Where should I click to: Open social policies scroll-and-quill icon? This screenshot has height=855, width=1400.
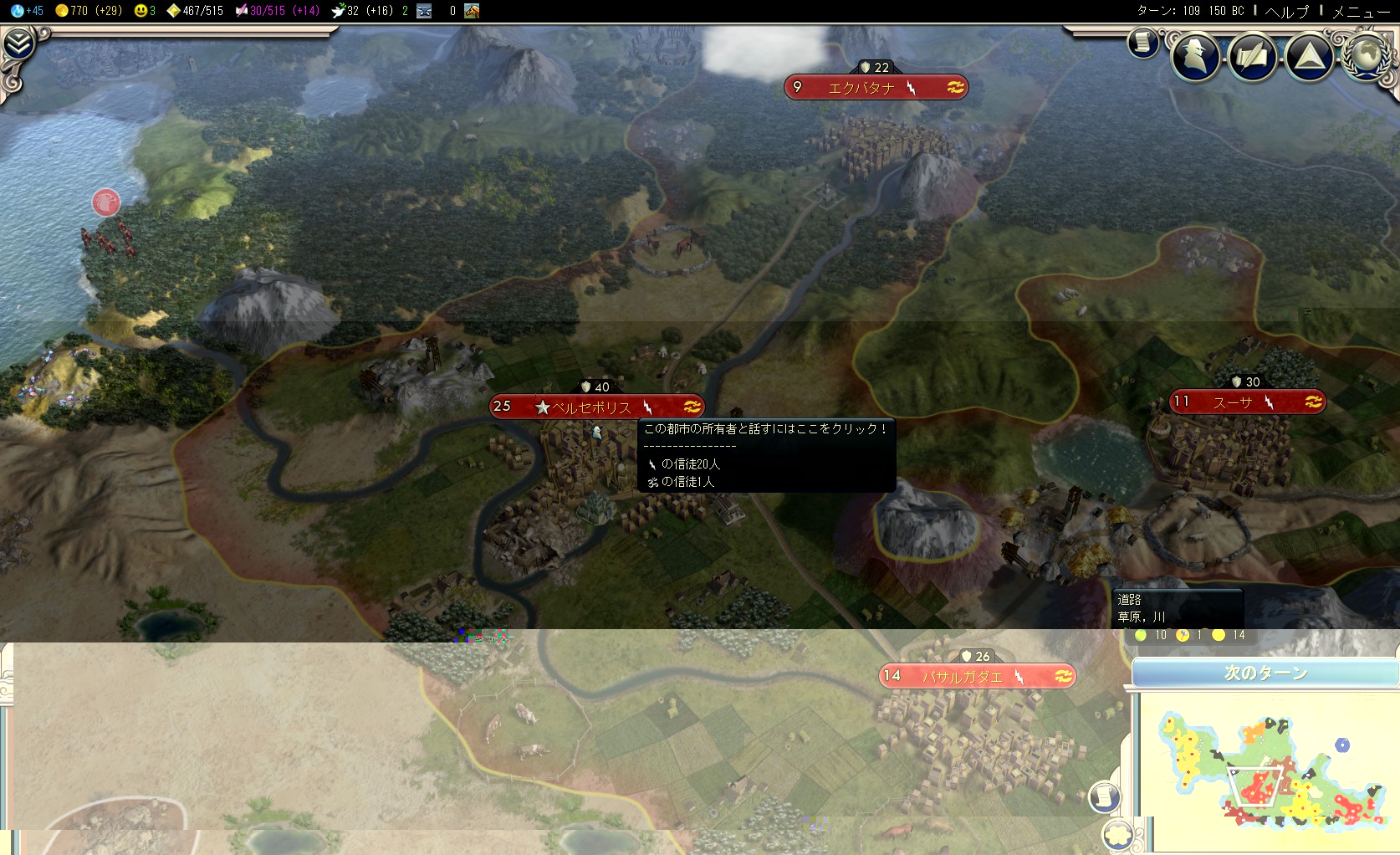(1252, 56)
